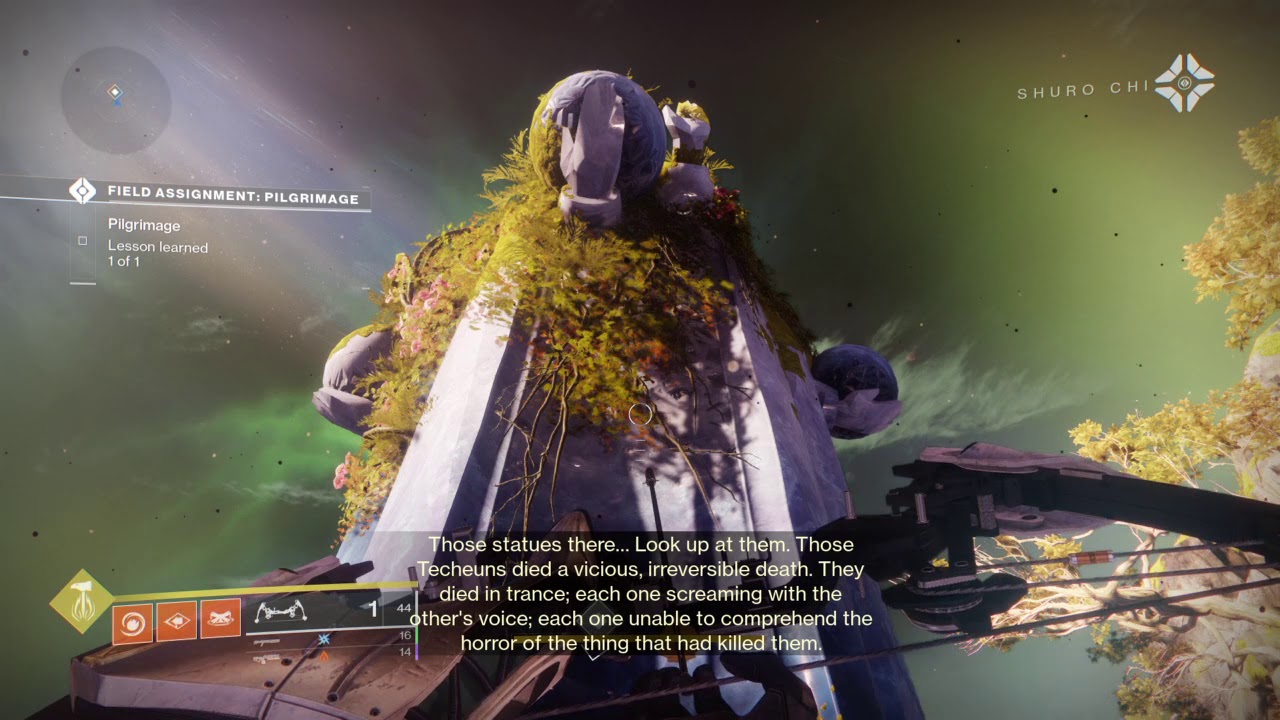Click the circular radar in the corner
Image resolution: width=1280 pixels, height=720 pixels.
[x=116, y=100]
